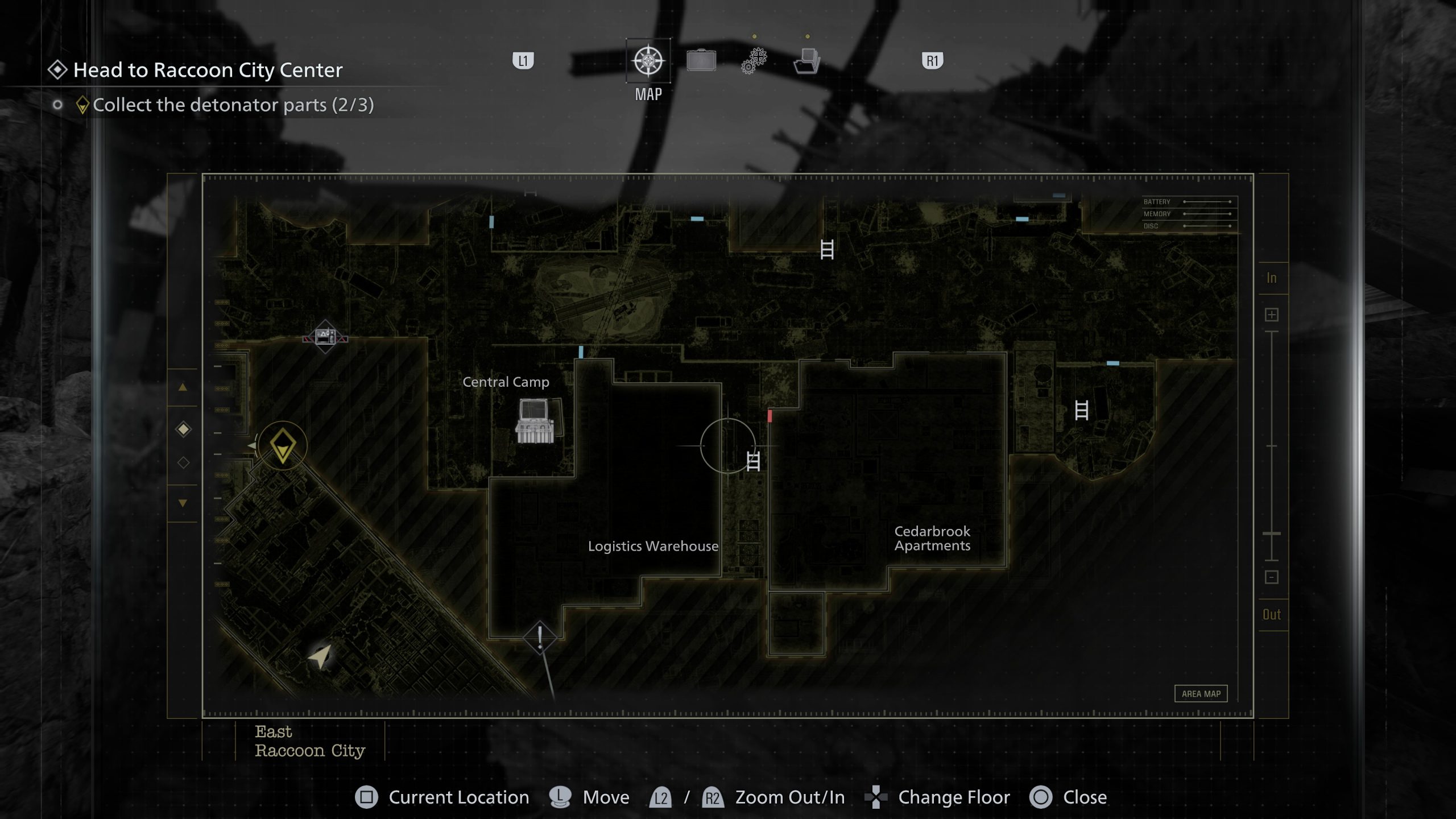Go up one floor with the up arrow
The height and width of the screenshot is (819, 1456).
[183, 388]
